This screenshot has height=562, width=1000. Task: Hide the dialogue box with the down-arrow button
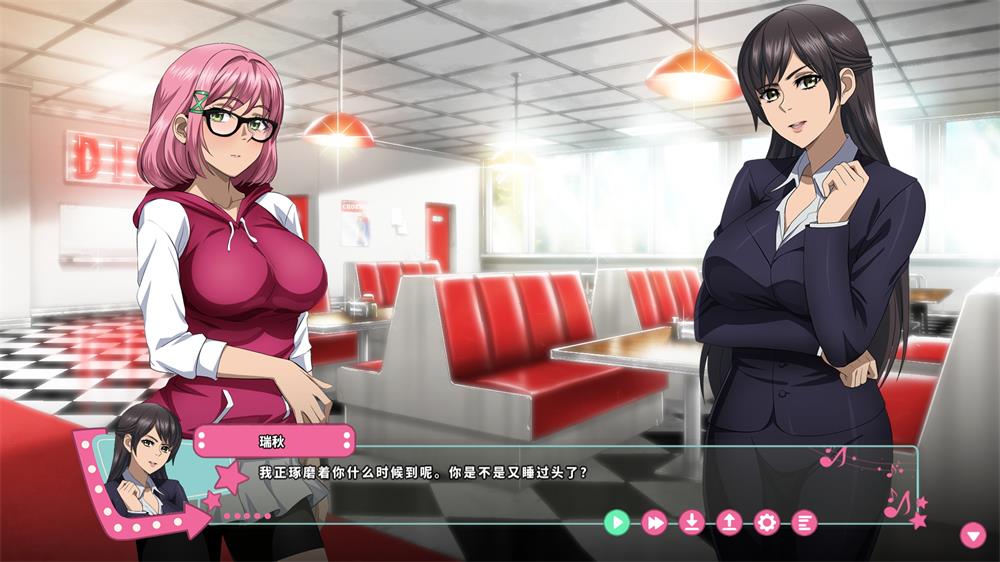(973, 535)
